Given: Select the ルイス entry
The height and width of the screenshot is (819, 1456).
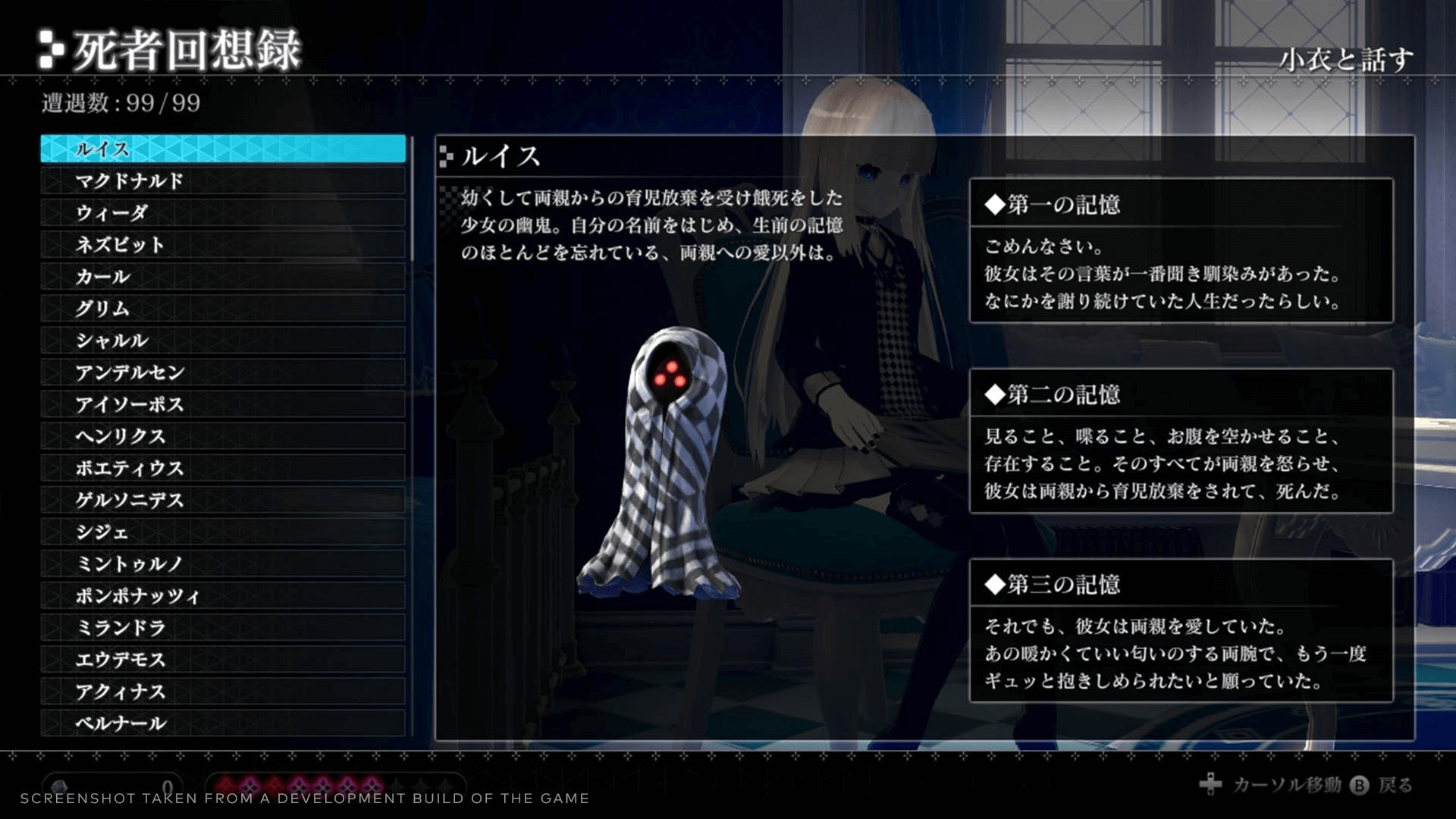Looking at the screenshot, I should point(223,149).
